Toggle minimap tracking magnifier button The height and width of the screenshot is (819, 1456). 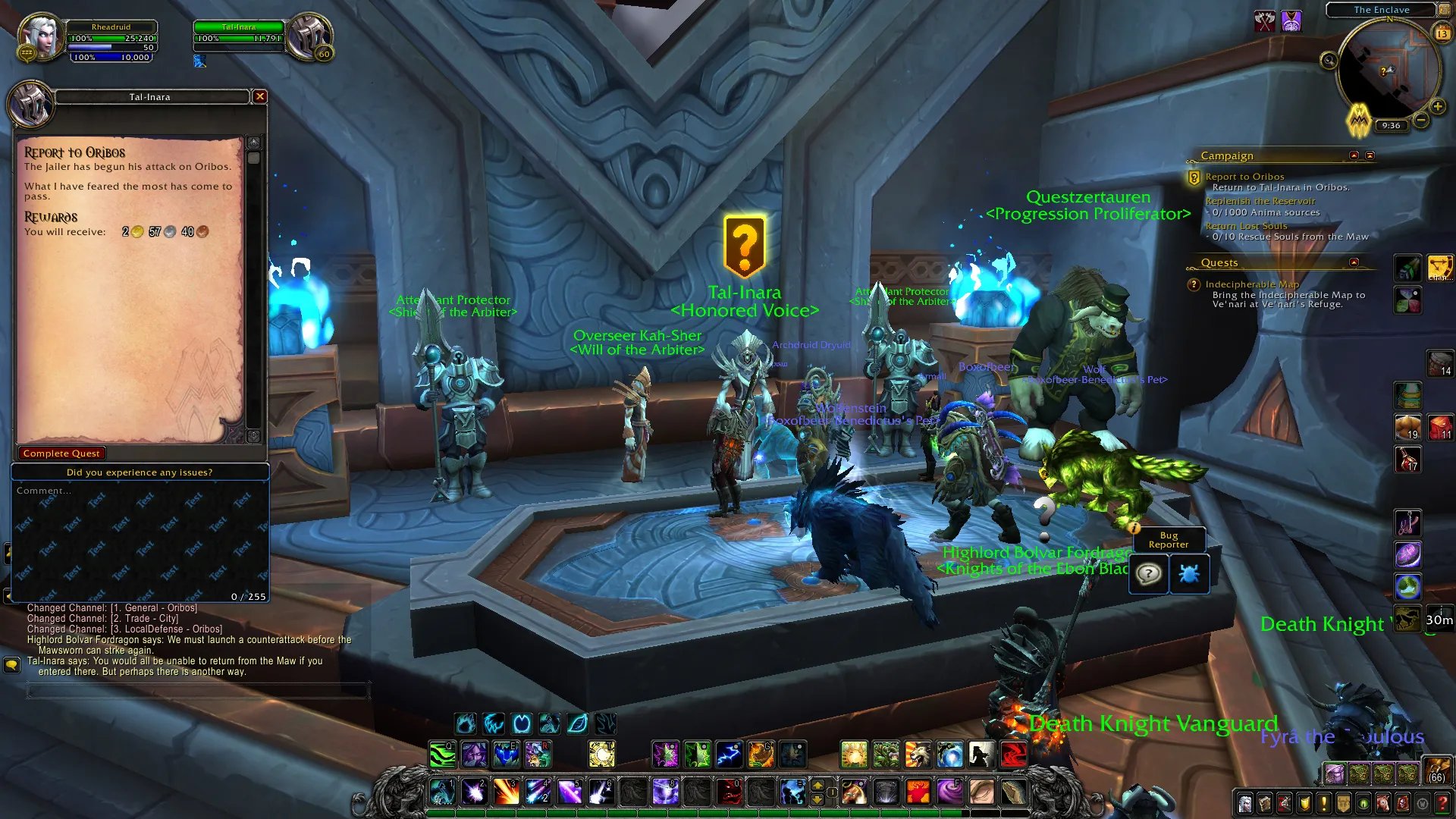[1329, 61]
